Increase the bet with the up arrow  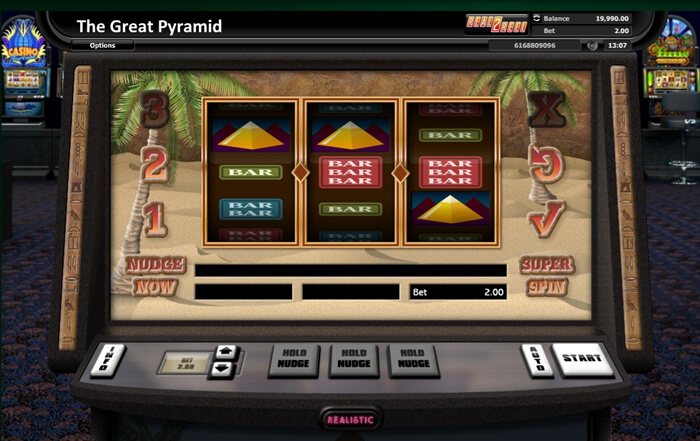click(x=224, y=353)
